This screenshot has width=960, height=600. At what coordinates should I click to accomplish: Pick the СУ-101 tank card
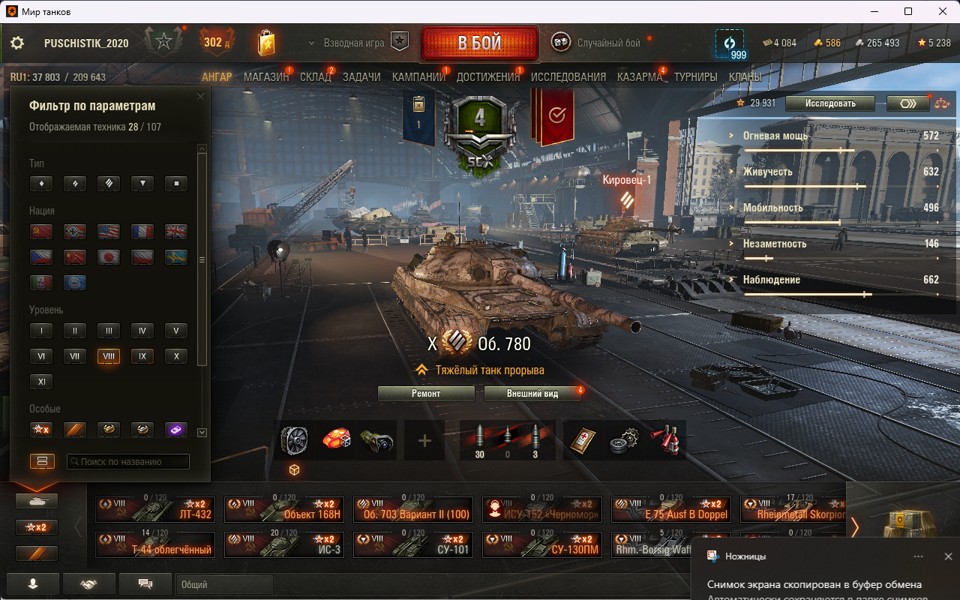(413, 544)
